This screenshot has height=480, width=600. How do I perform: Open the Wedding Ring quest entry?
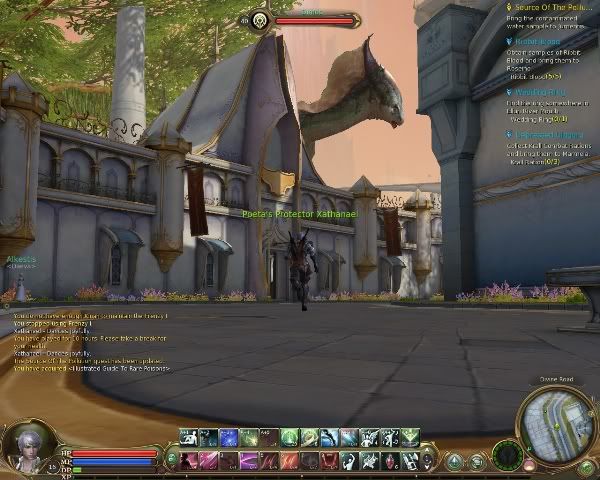point(535,92)
